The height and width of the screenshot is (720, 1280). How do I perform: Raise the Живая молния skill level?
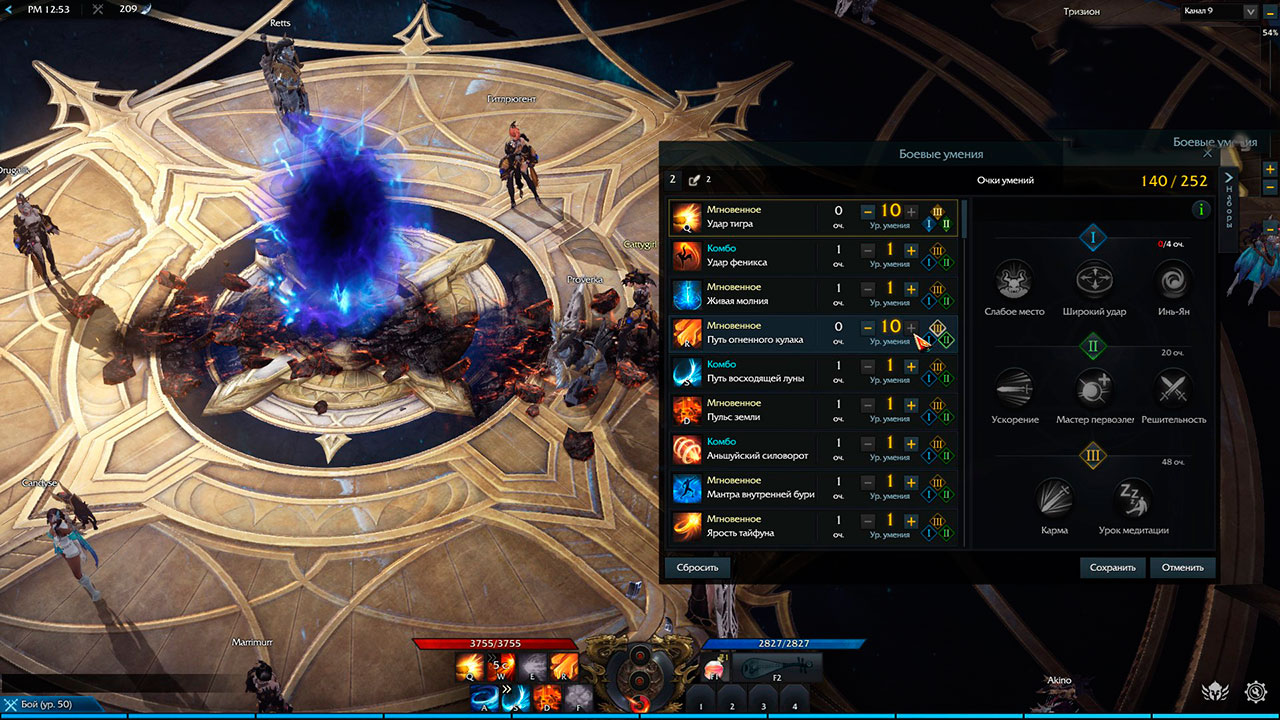911,289
